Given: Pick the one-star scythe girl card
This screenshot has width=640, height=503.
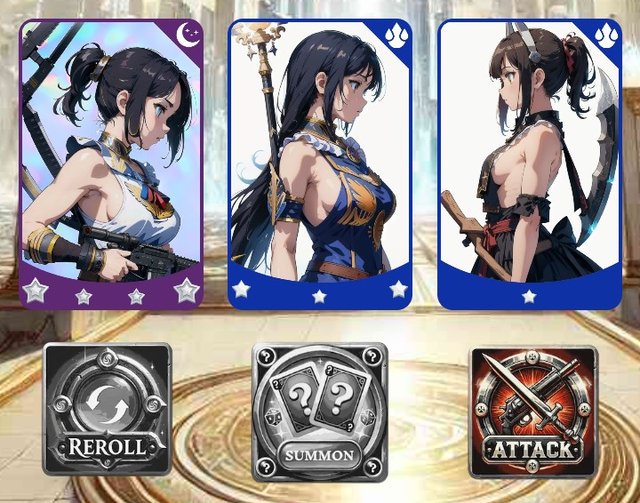Looking at the screenshot, I should pos(529,163).
